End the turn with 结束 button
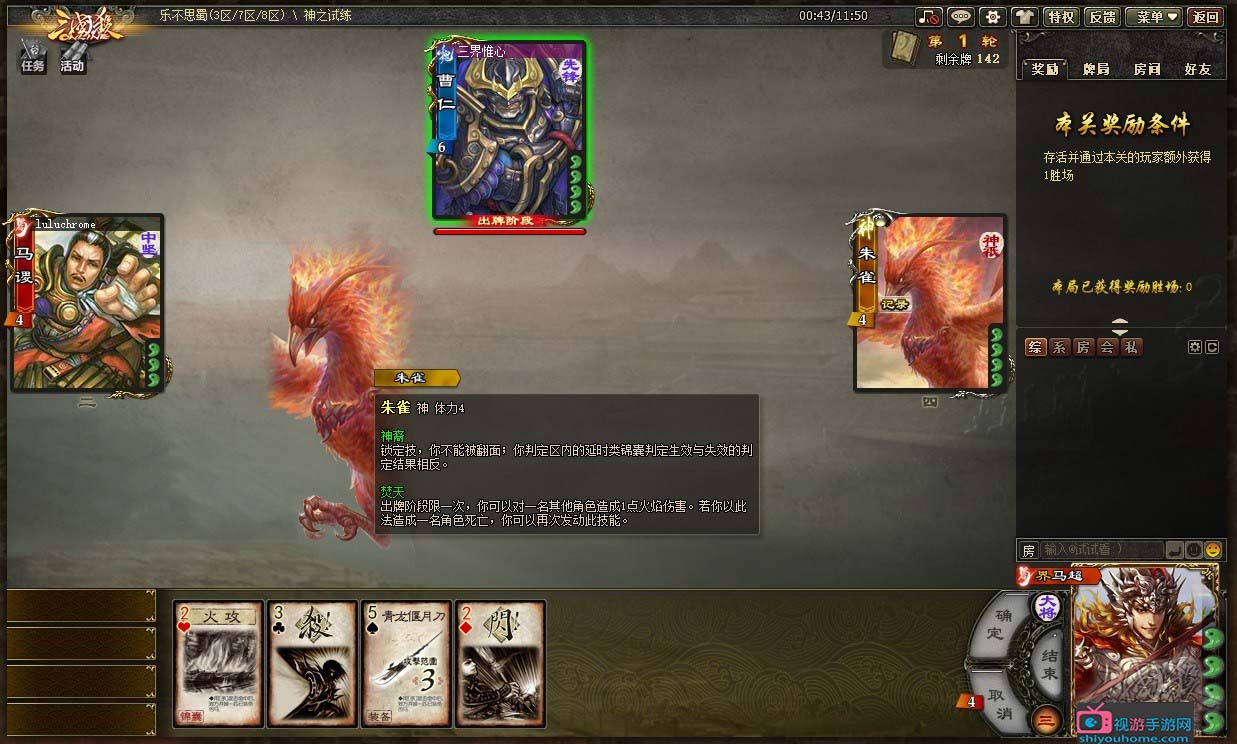Image resolution: width=1237 pixels, height=744 pixels. (x=1048, y=665)
